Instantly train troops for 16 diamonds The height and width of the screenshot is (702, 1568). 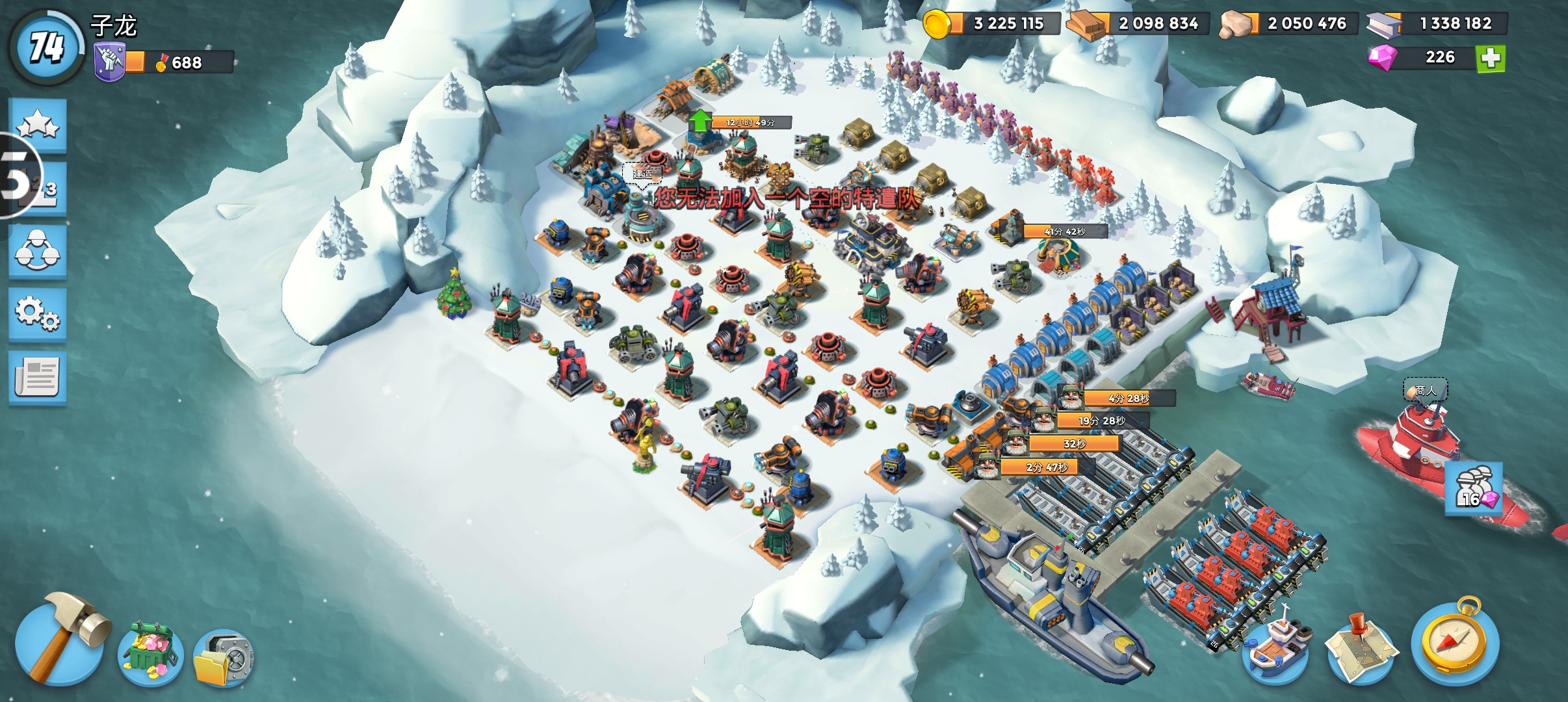(x=1473, y=487)
